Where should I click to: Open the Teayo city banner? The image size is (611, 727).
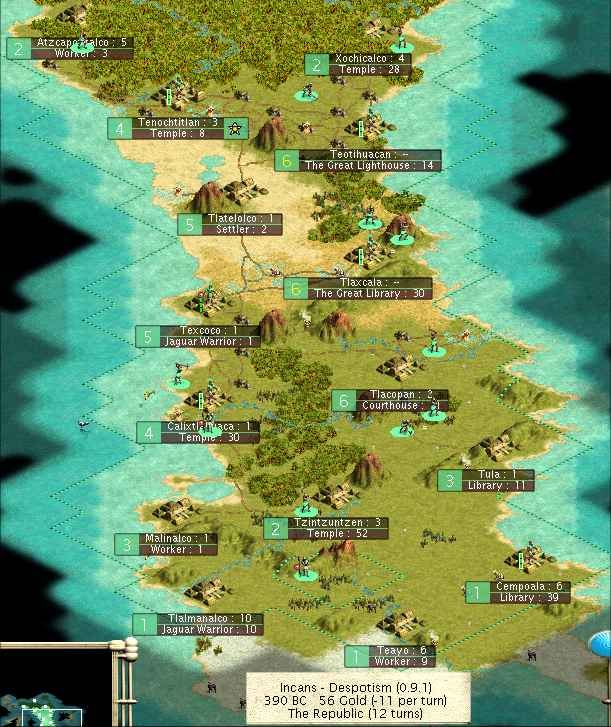tap(391, 656)
